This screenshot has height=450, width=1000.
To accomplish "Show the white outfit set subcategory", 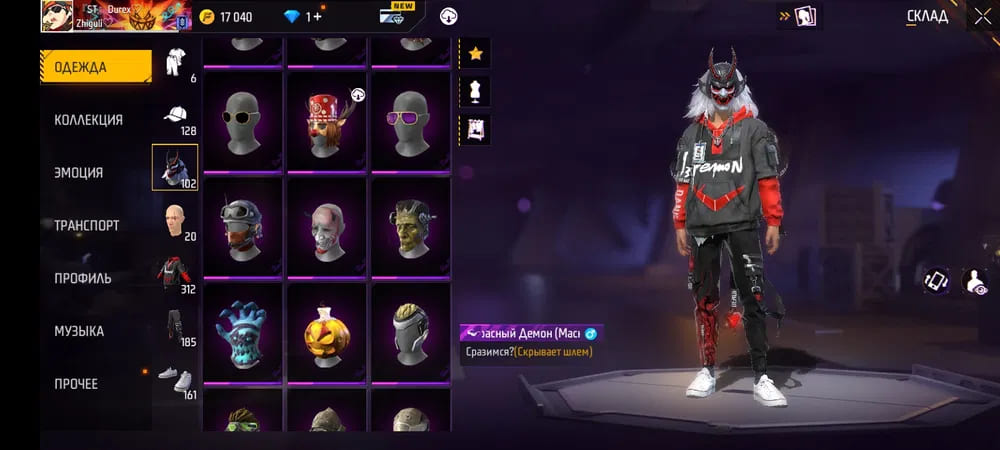I will pos(175,61).
